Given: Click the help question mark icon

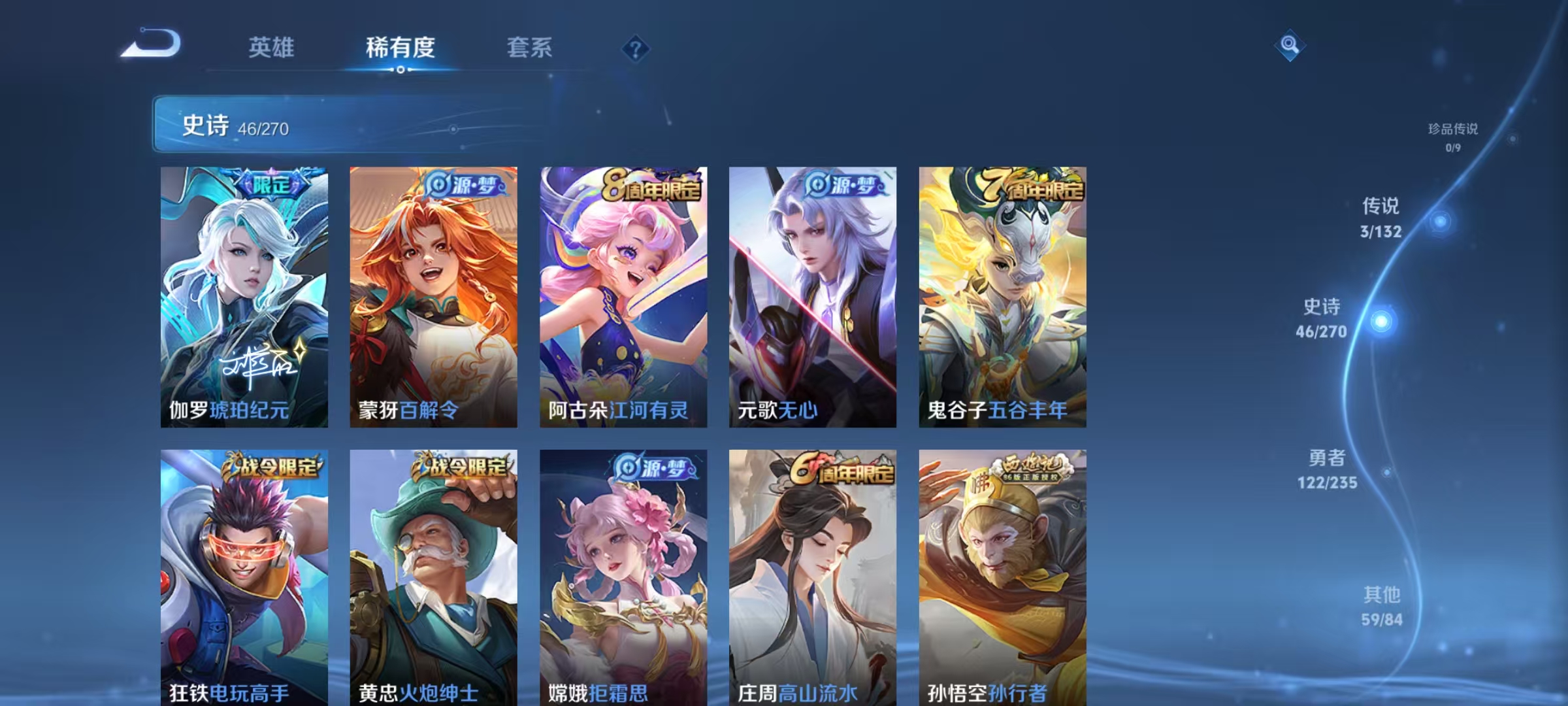Looking at the screenshot, I should click(637, 49).
